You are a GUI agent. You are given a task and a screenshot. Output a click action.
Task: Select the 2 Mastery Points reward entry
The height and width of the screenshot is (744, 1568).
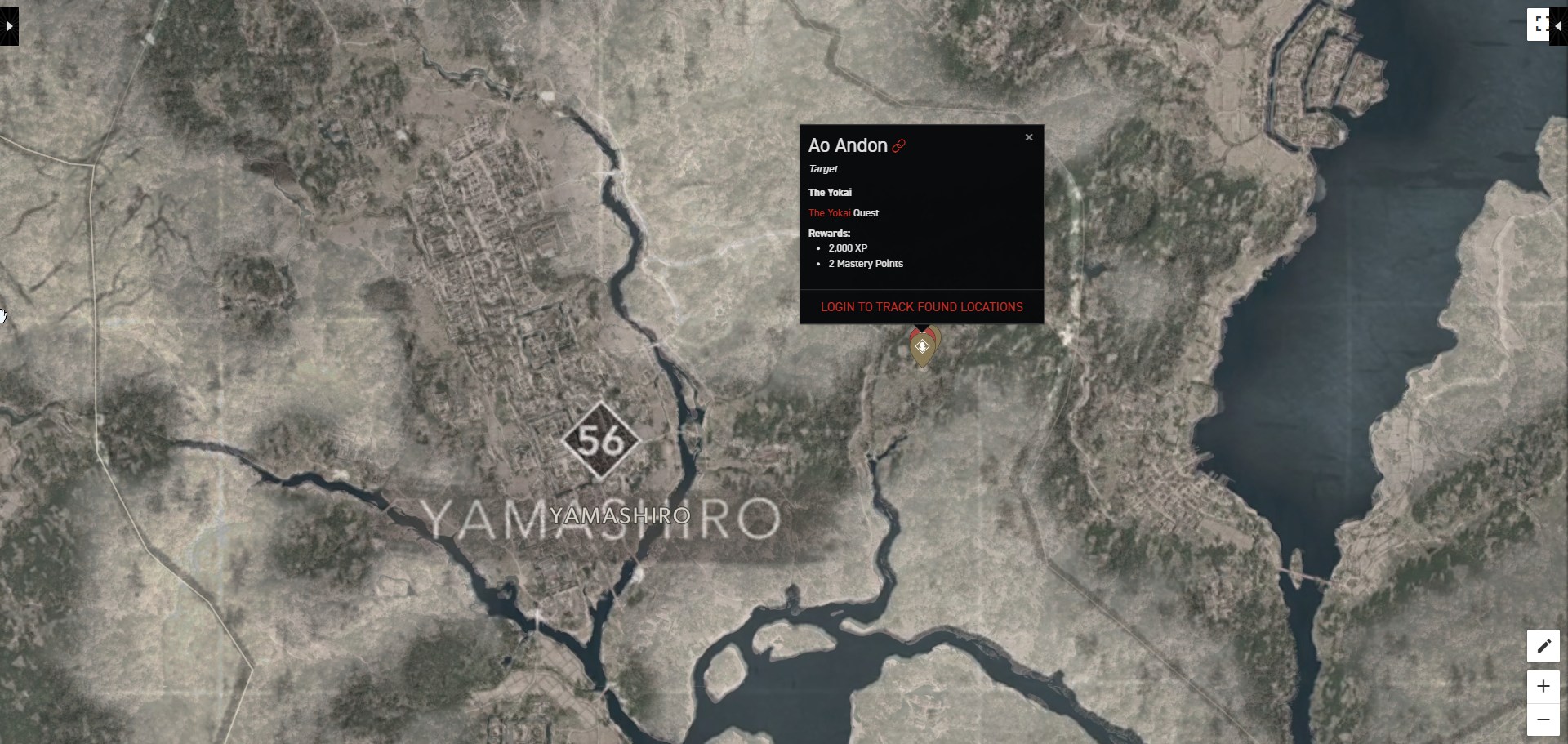866,263
